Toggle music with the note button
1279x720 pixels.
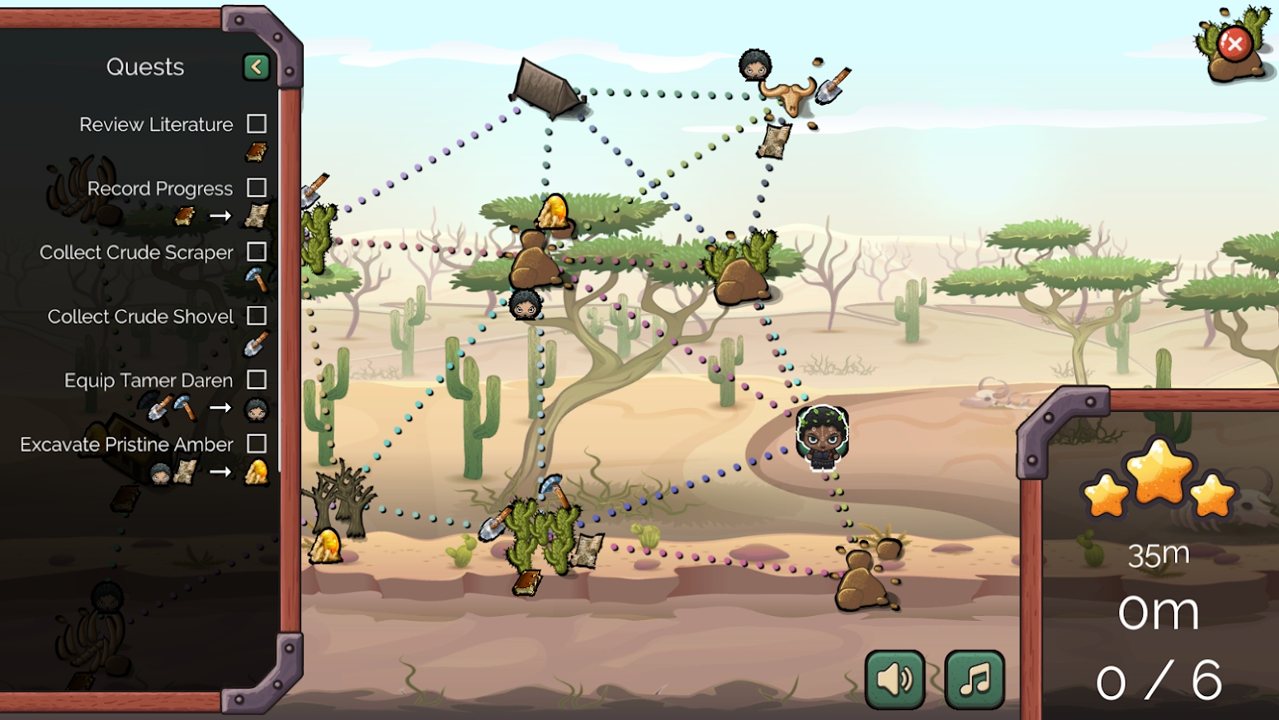[x=974, y=680]
